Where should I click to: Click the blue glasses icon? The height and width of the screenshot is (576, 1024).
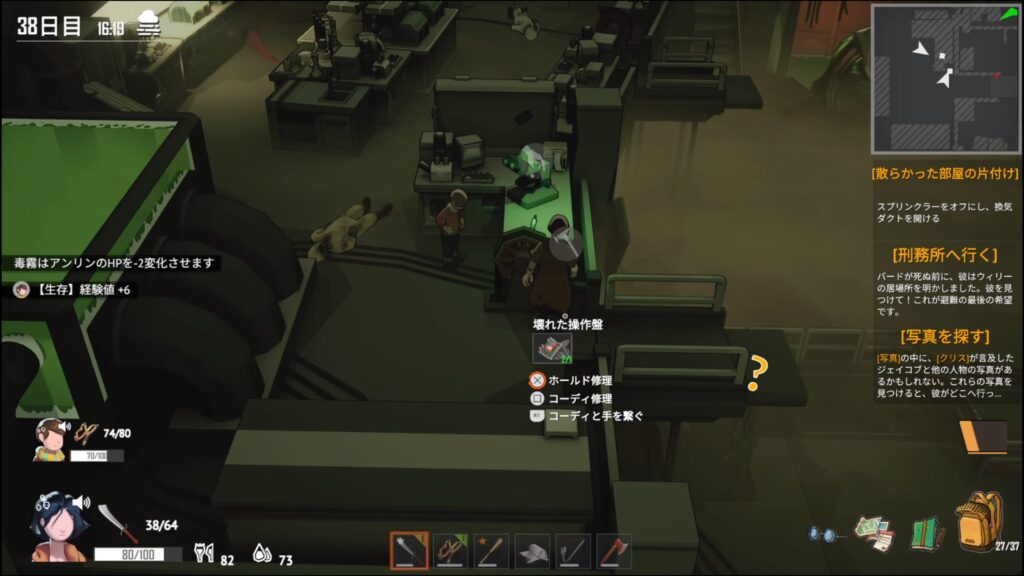822,535
